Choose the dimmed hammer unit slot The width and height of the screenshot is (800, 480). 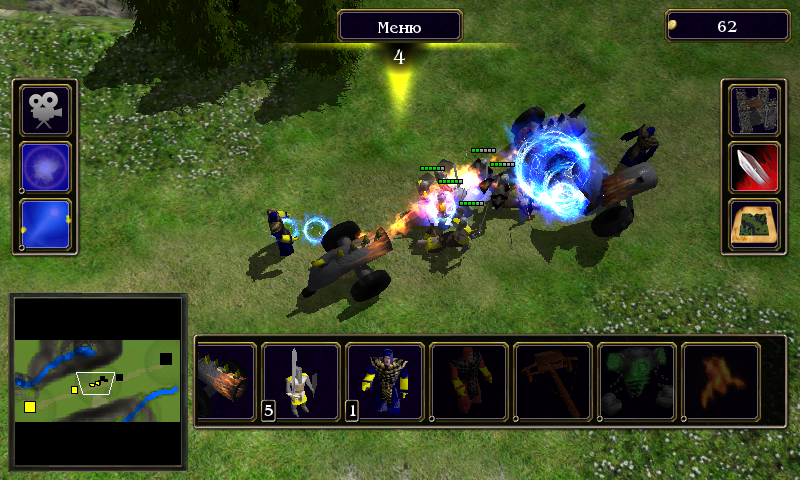pyautogui.click(x=553, y=382)
